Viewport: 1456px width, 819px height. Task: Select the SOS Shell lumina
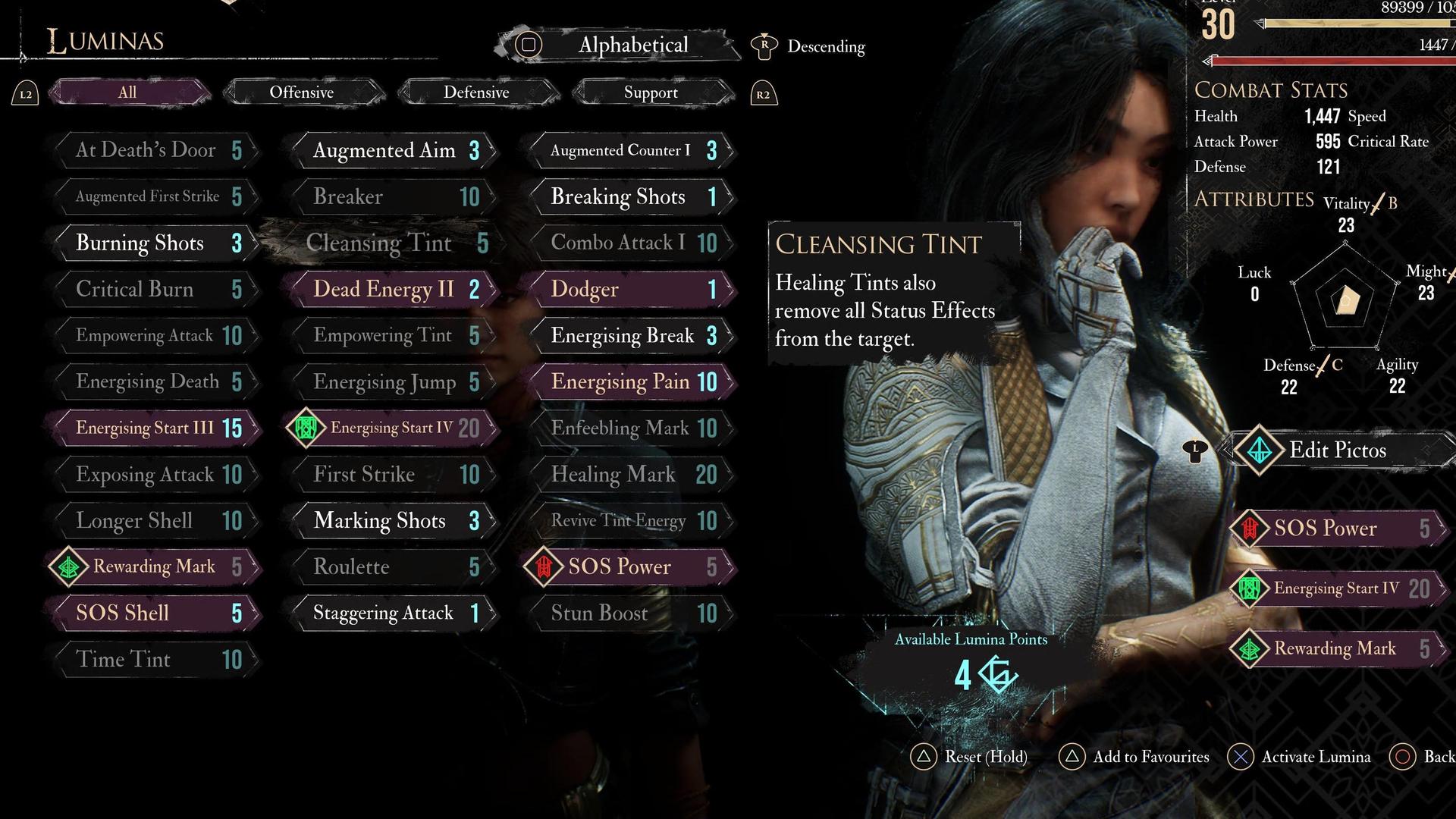pyautogui.click(x=156, y=613)
